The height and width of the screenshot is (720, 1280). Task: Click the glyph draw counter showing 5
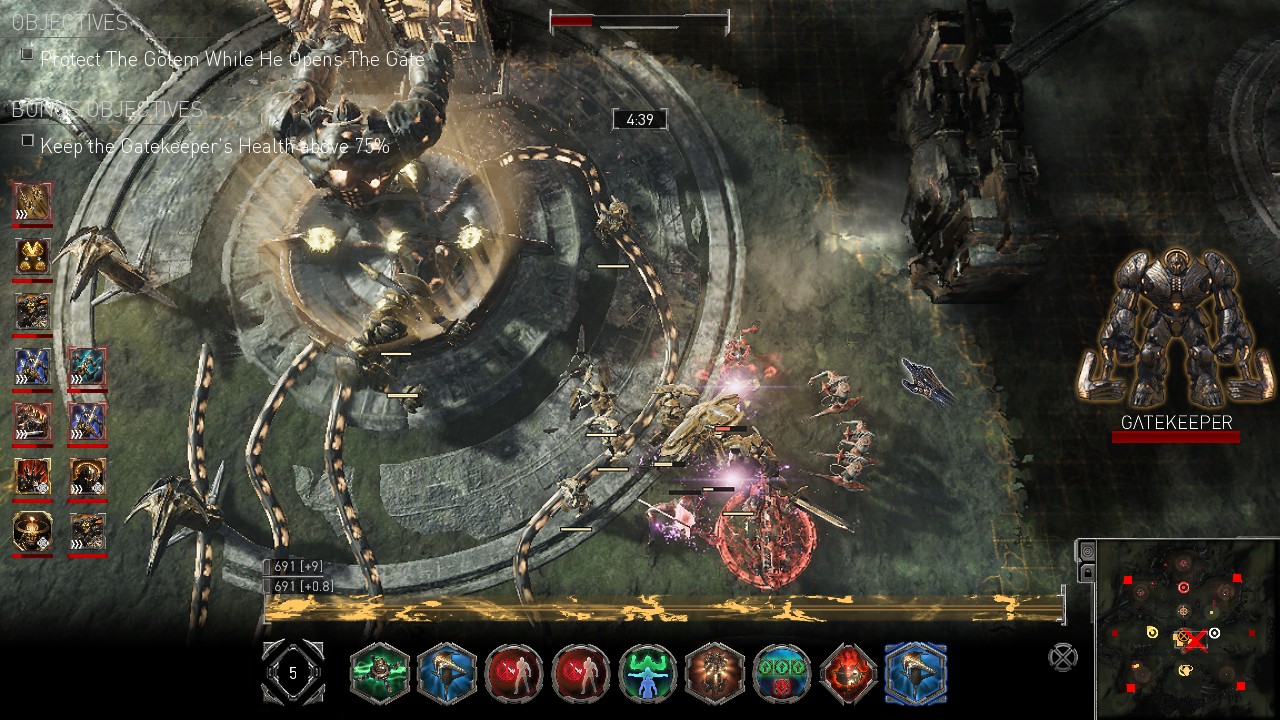pyautogui.click(x=292, y=673)
